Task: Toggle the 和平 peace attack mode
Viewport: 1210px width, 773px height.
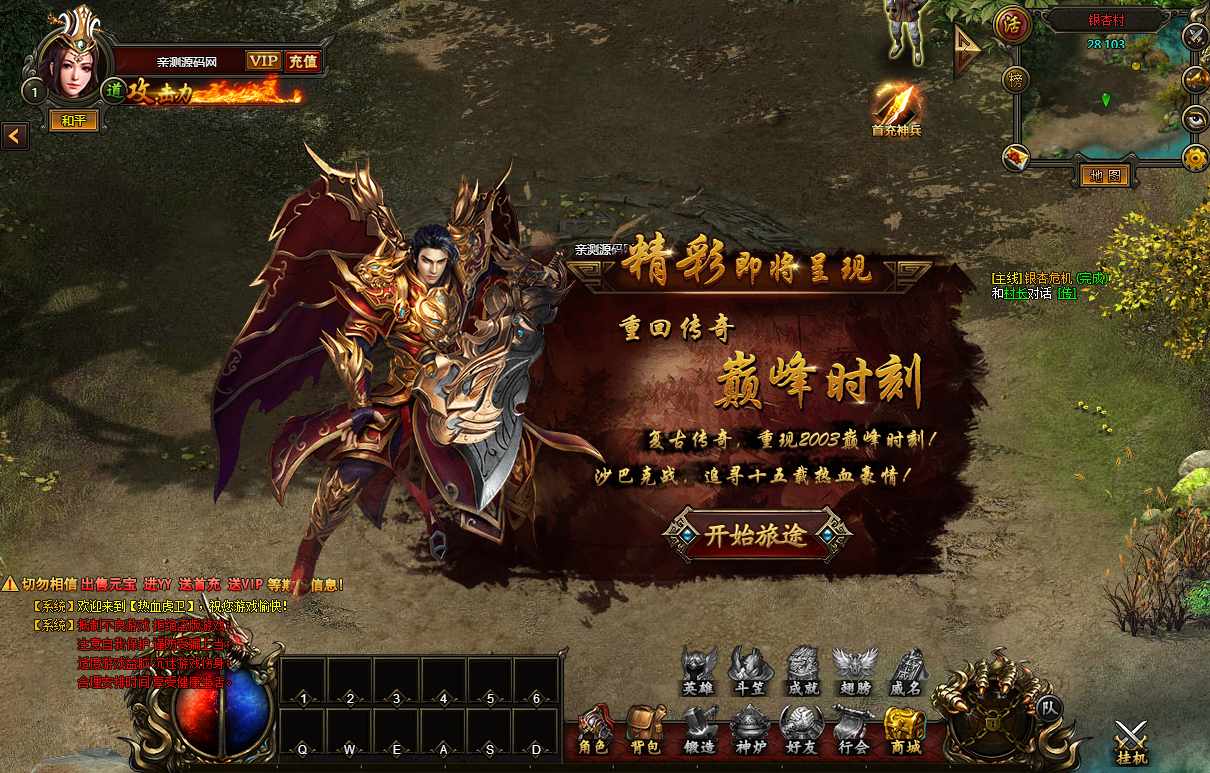Action: pos(74,121)
